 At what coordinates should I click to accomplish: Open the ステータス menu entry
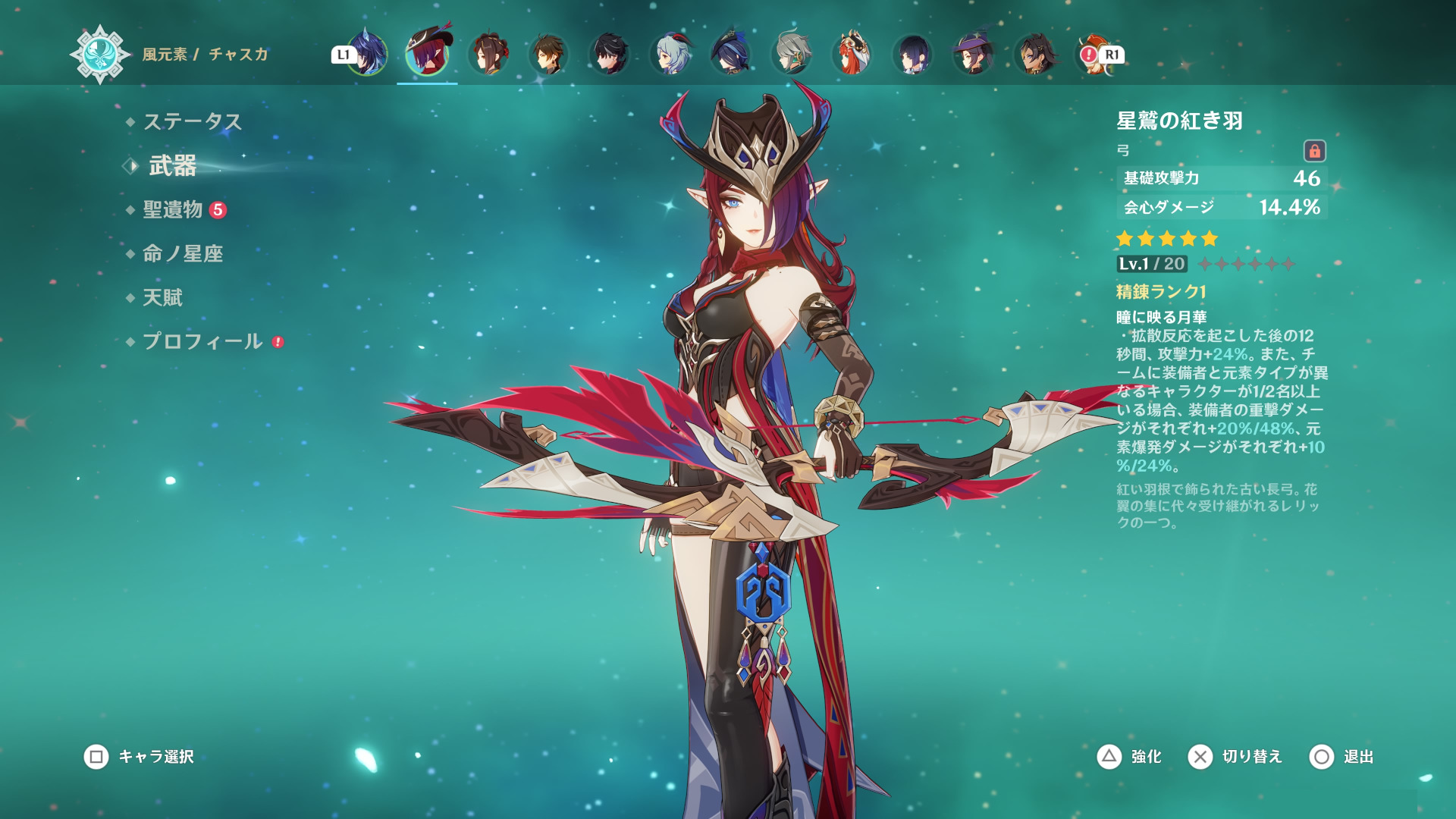coord(192,121)
